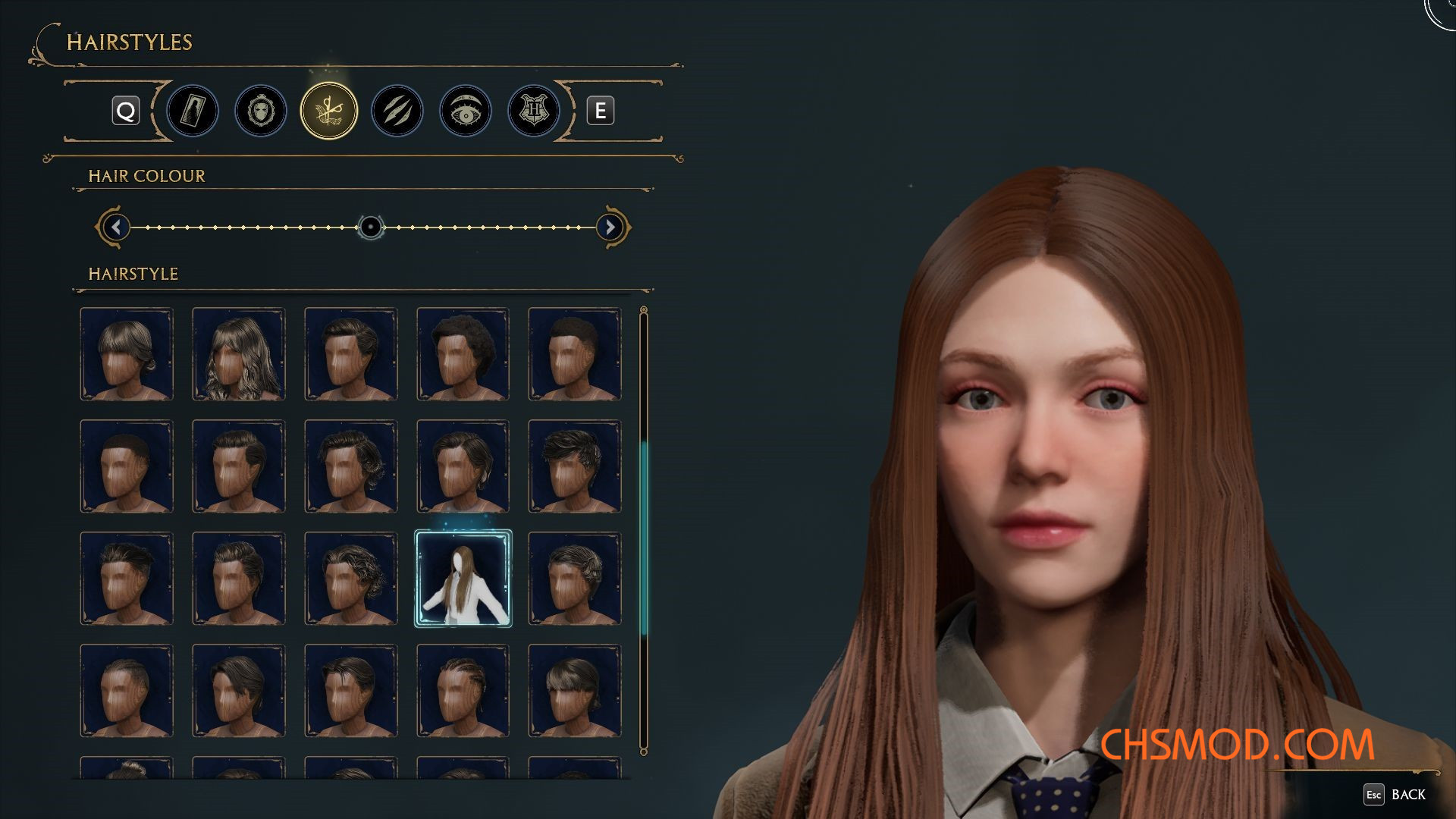1456x819 pixels.
Task: Open the presets tab with portrait icon
Action: click(193, 111)
